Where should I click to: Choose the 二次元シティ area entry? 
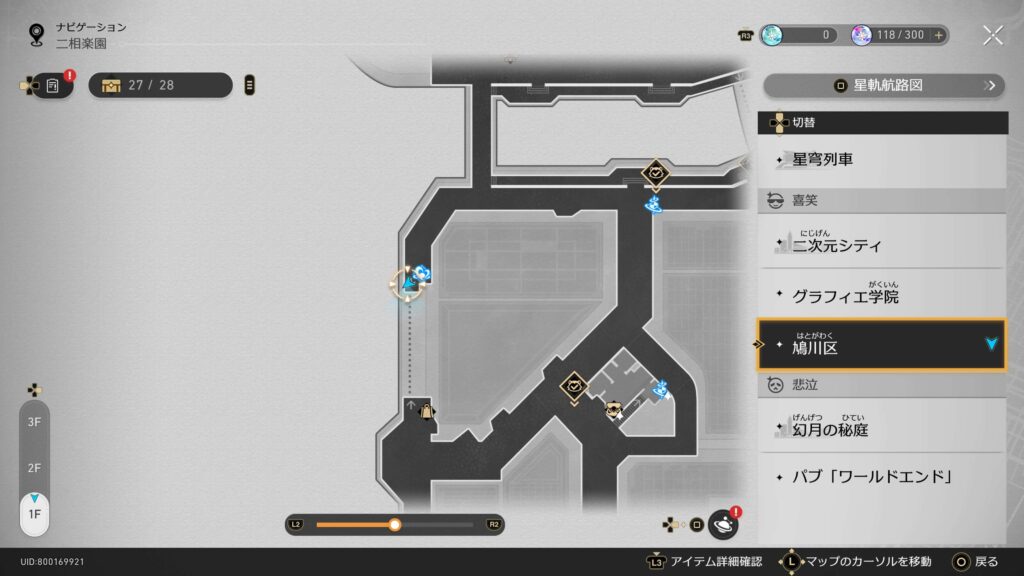pyautogui.click(x=882, y=243)
